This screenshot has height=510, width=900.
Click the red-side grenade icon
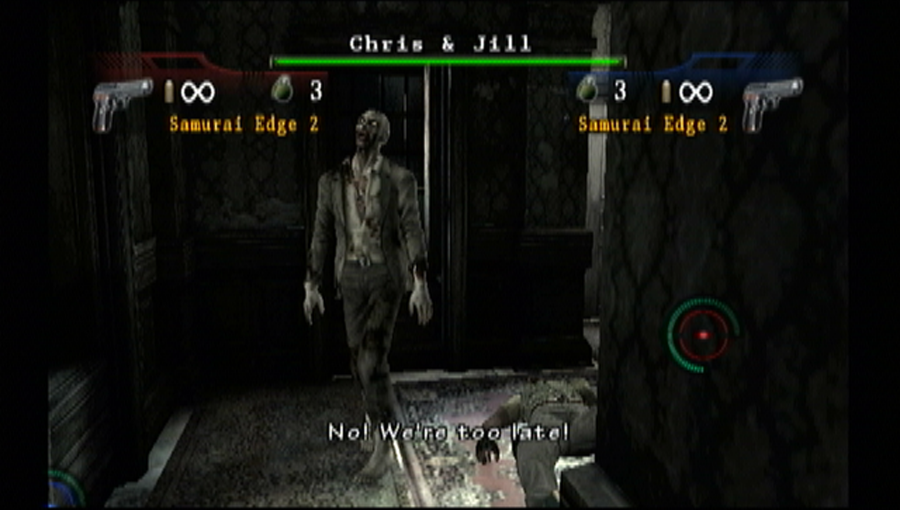pyautogui.click(x=283, y=91)
